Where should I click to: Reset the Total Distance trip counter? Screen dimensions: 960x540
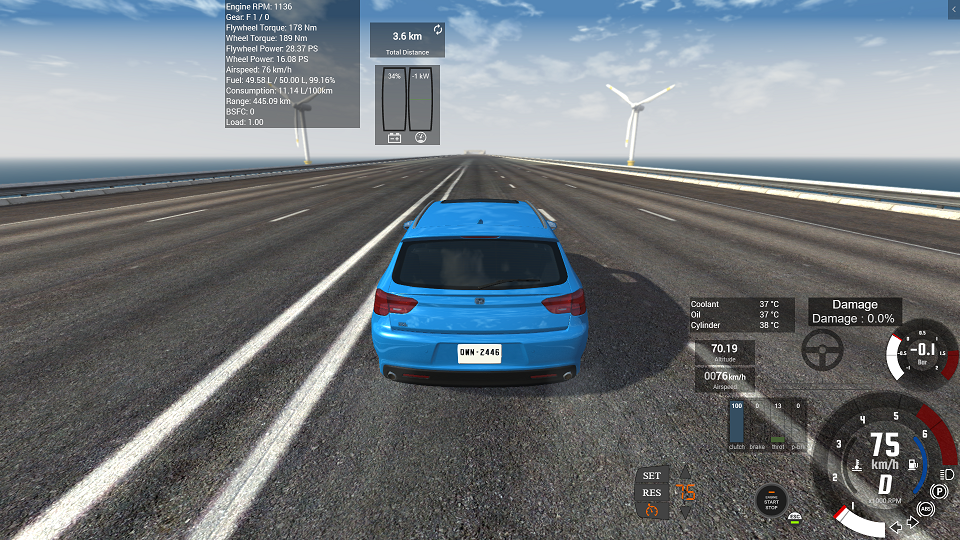[x=438, y=30]
